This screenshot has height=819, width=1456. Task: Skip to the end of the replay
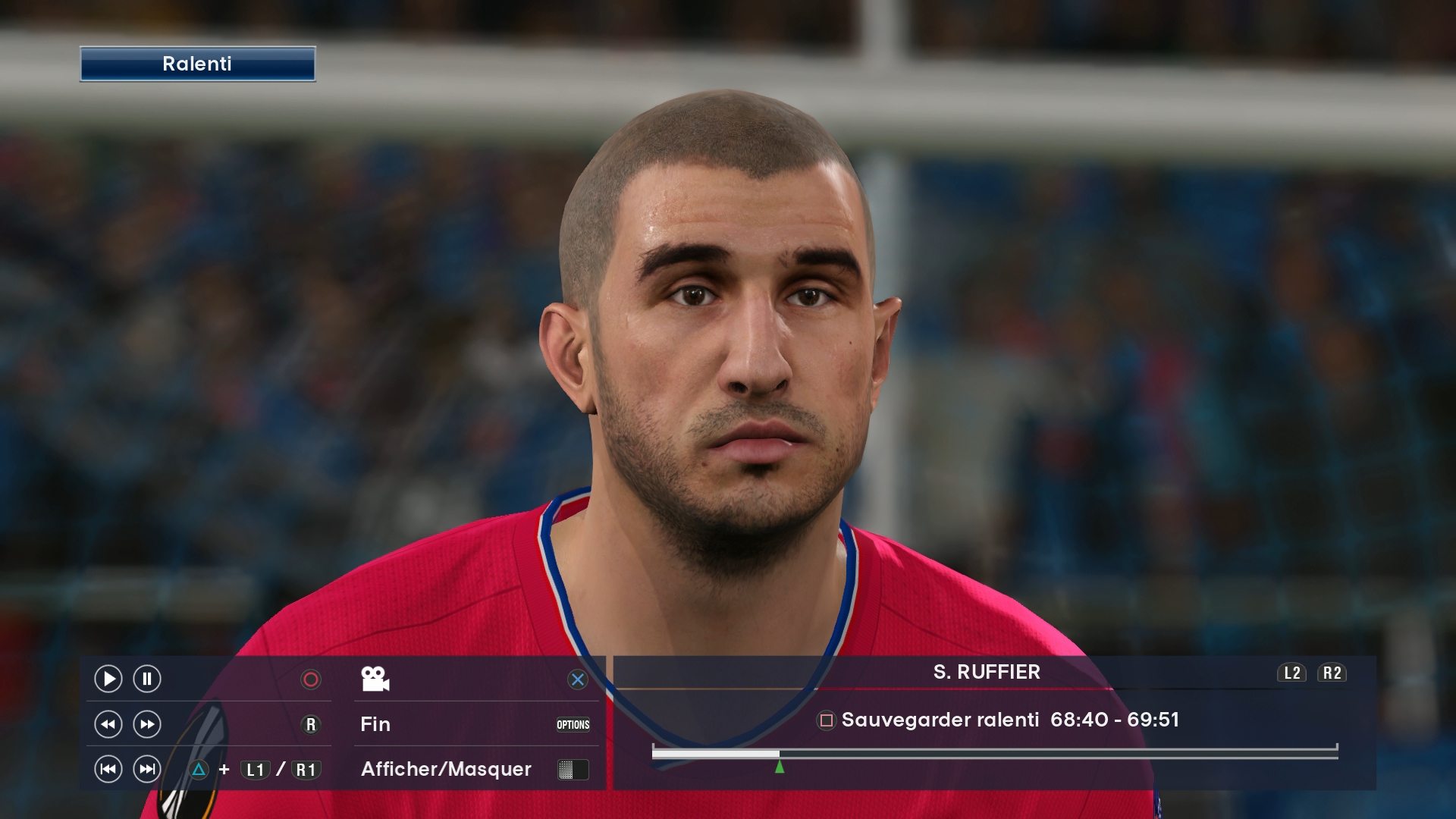145,769
